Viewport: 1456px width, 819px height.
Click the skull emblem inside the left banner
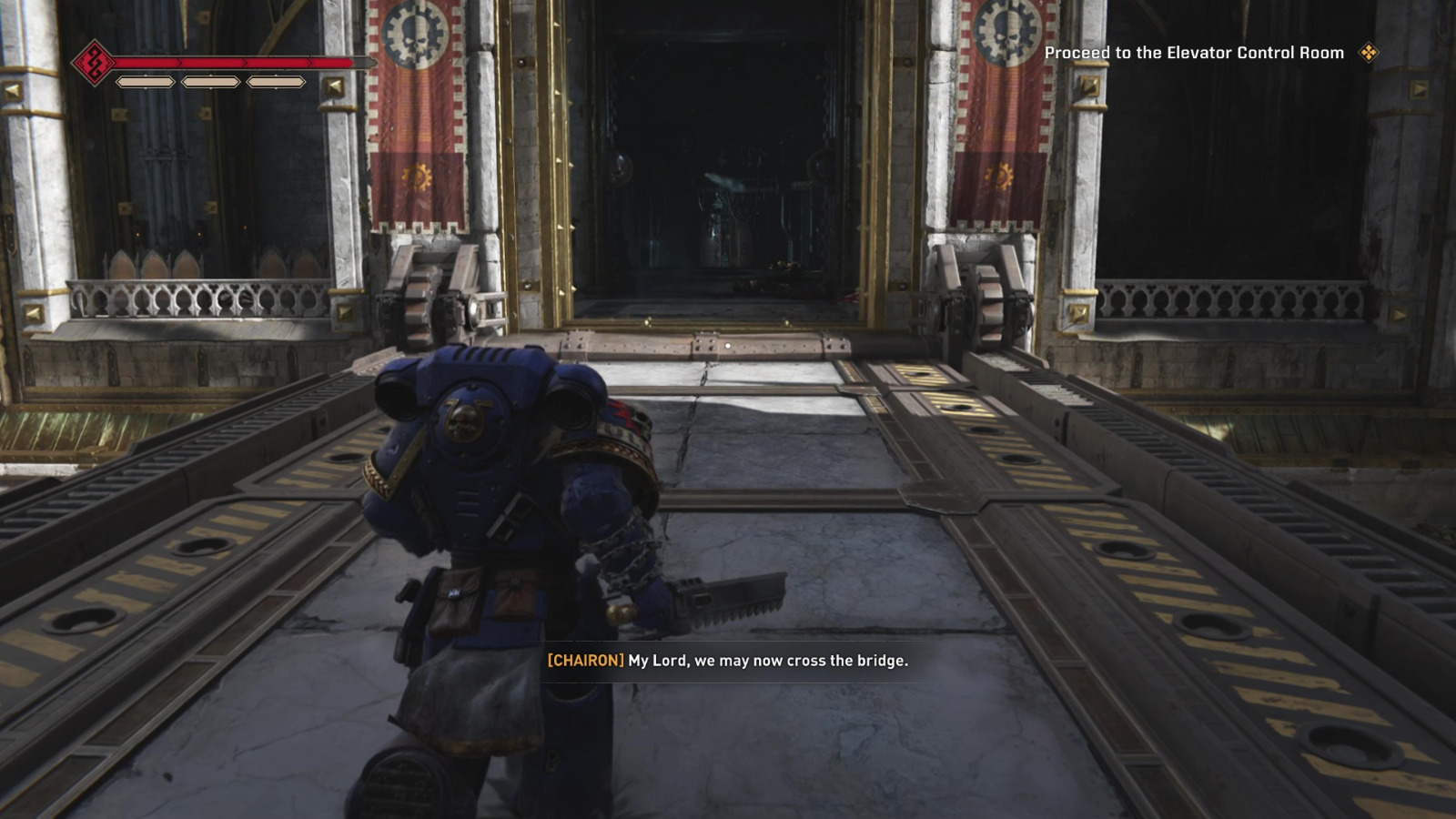[412, 34]
